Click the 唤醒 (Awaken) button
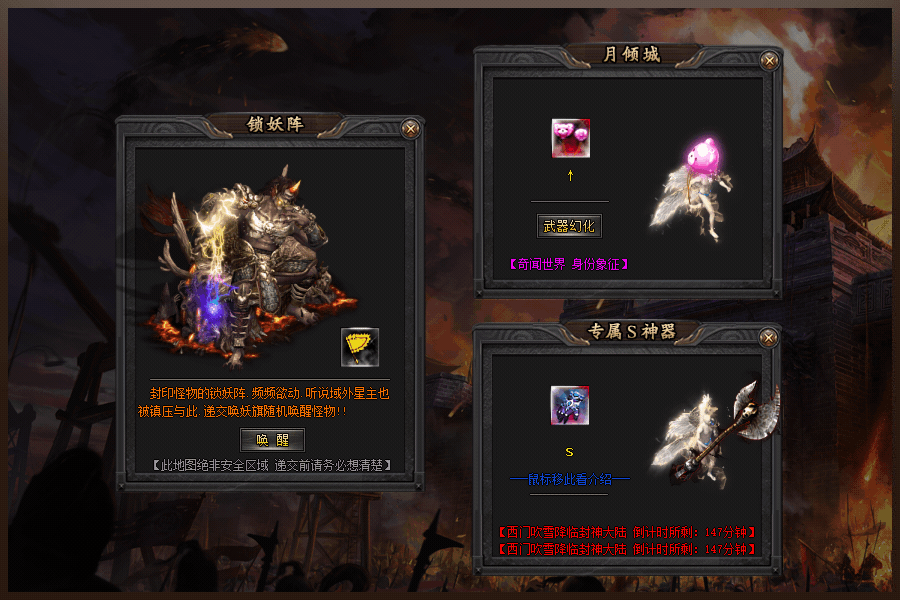The width and height of the screenshot is (900, 600). point(272,440)
